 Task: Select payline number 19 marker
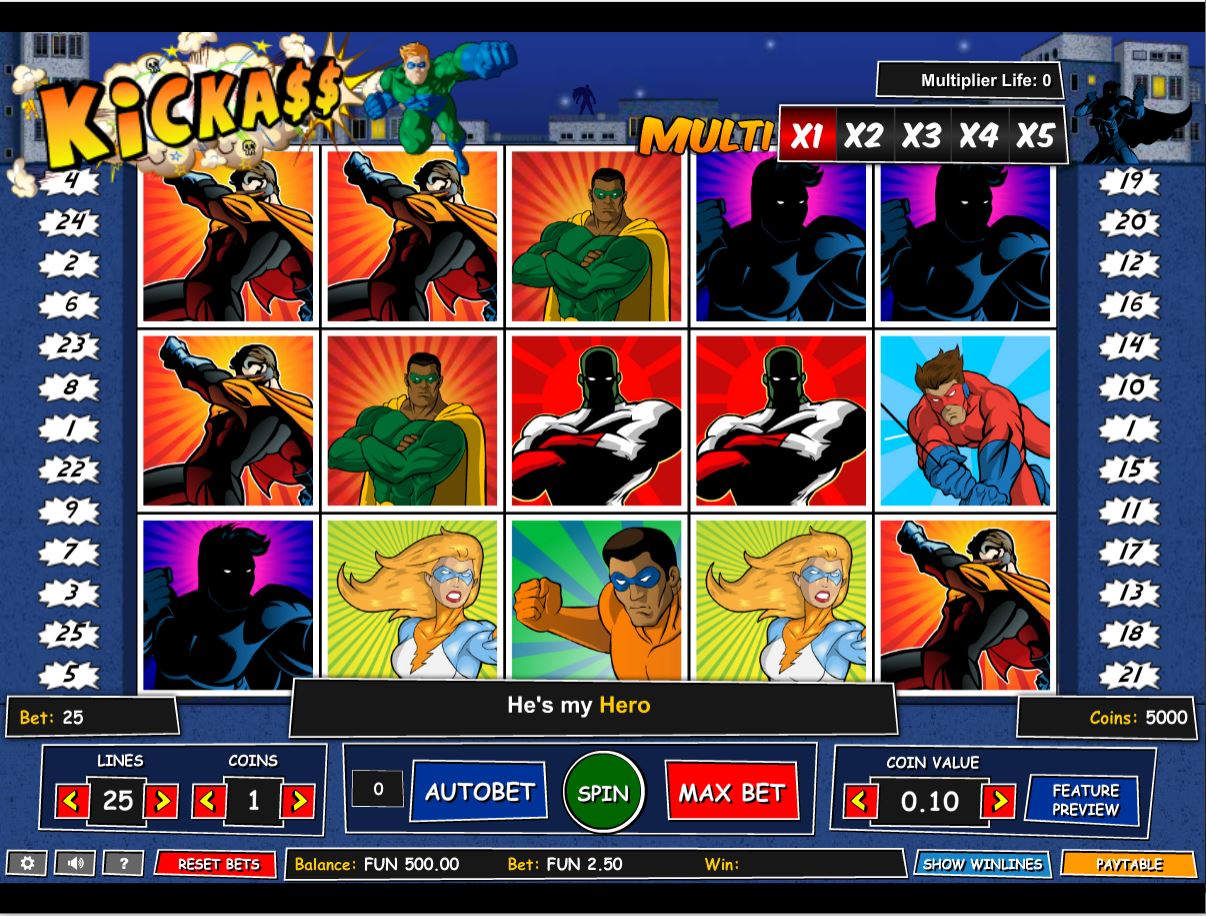click(1130, 181)
